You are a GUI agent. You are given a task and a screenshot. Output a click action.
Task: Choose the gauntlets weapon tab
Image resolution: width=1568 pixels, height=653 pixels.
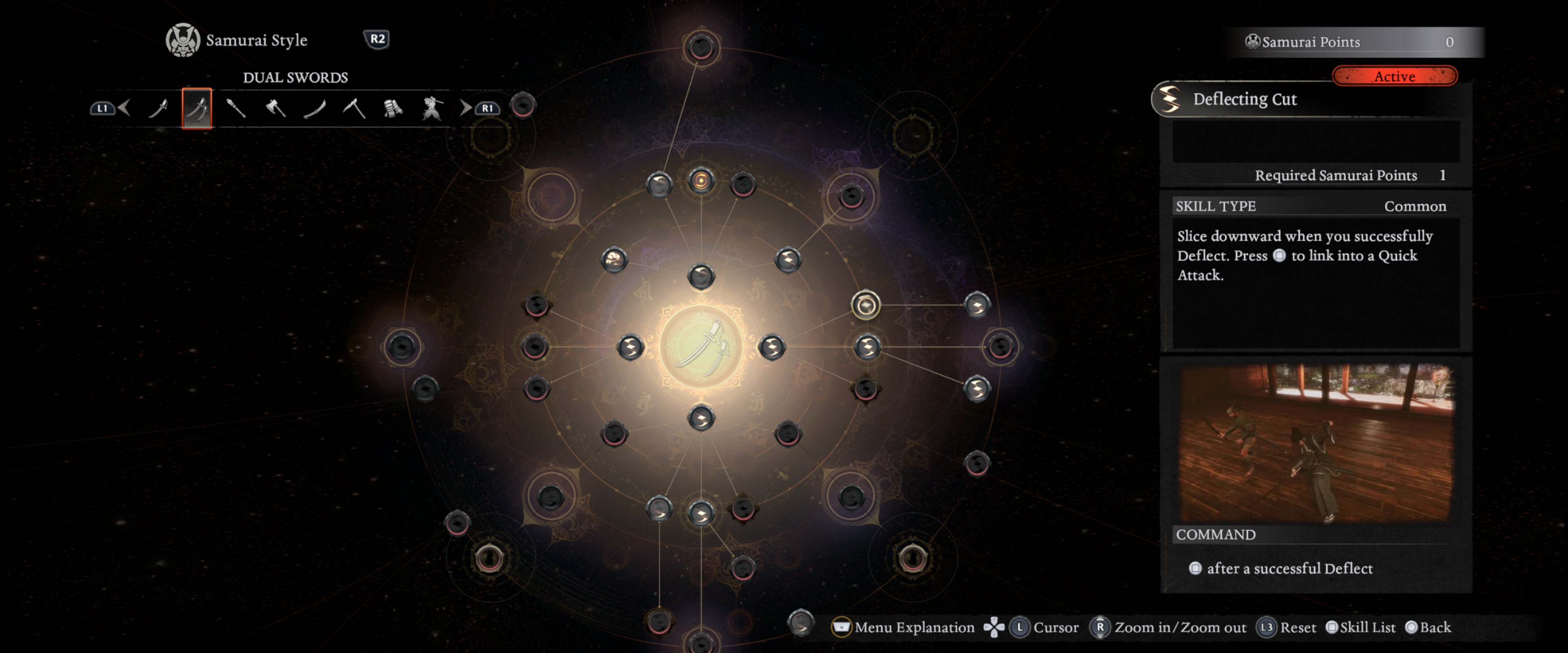point(393,108)
